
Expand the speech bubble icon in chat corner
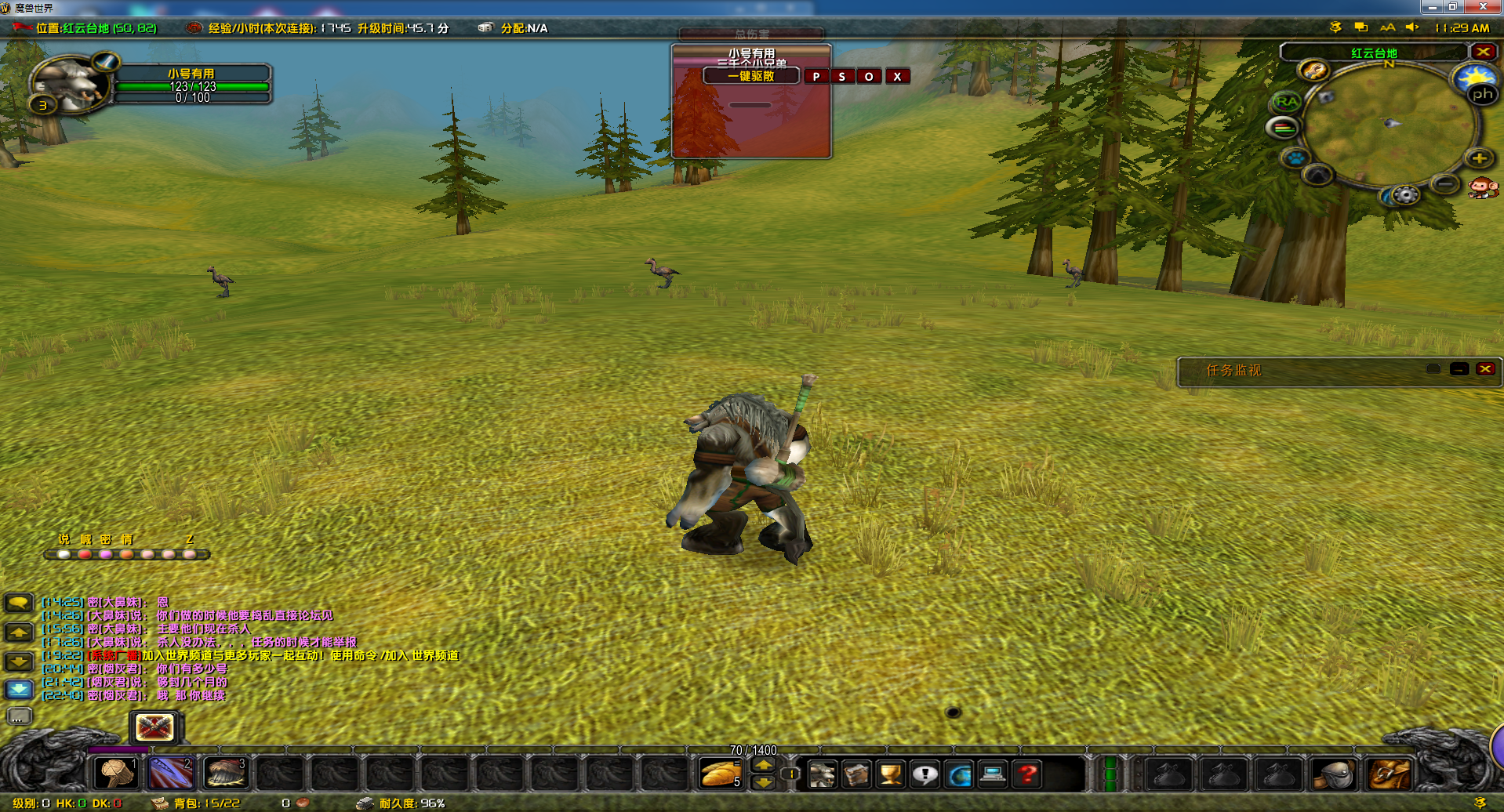coord(20,602)
